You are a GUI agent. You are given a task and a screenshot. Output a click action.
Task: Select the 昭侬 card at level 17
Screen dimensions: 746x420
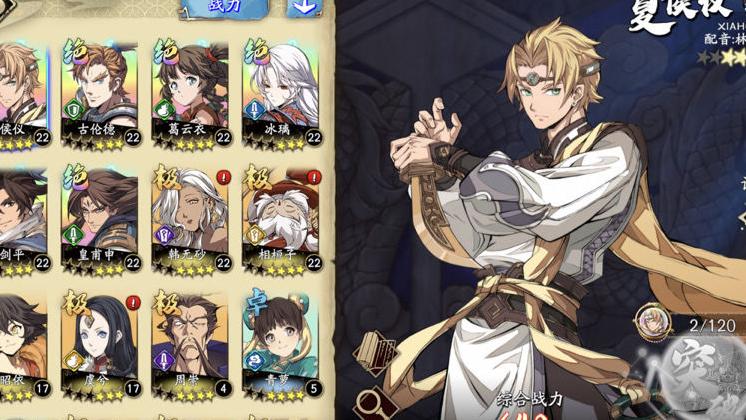pyautogui.click(x=20, y=343)
